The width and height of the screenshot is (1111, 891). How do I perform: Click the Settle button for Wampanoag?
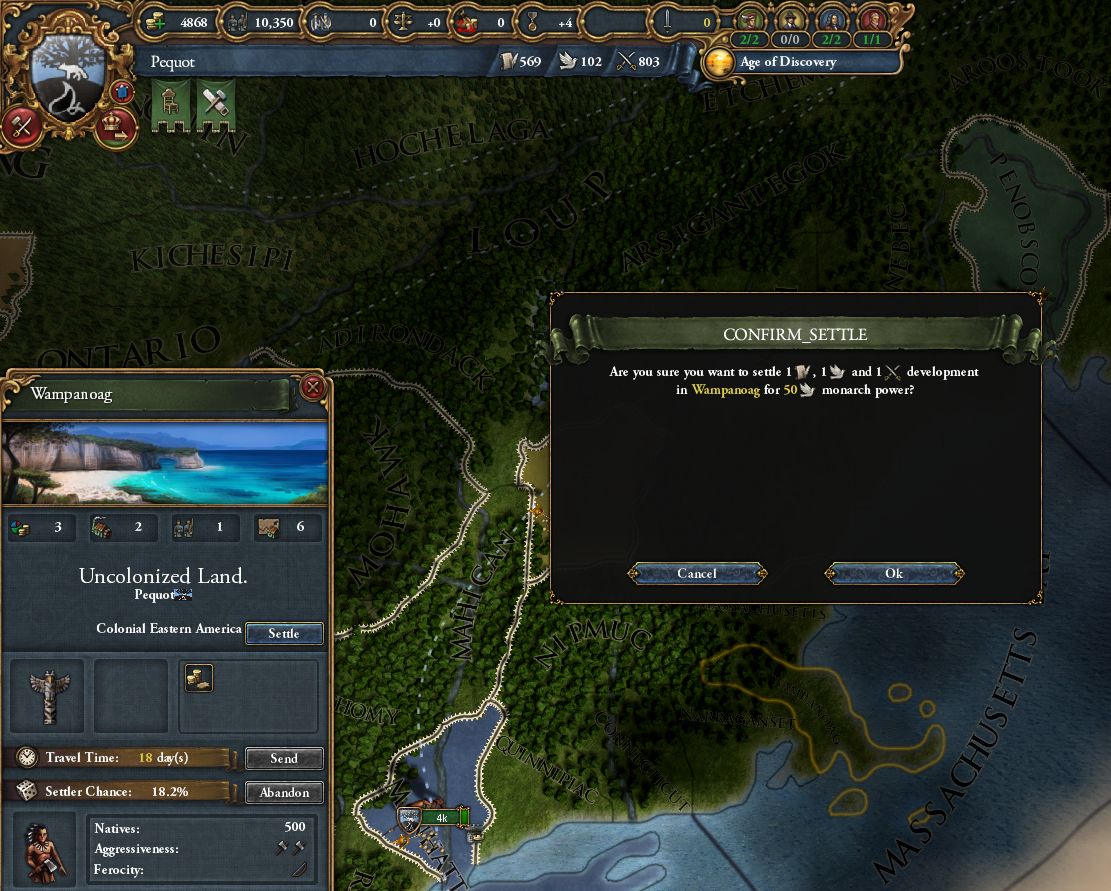284,633
